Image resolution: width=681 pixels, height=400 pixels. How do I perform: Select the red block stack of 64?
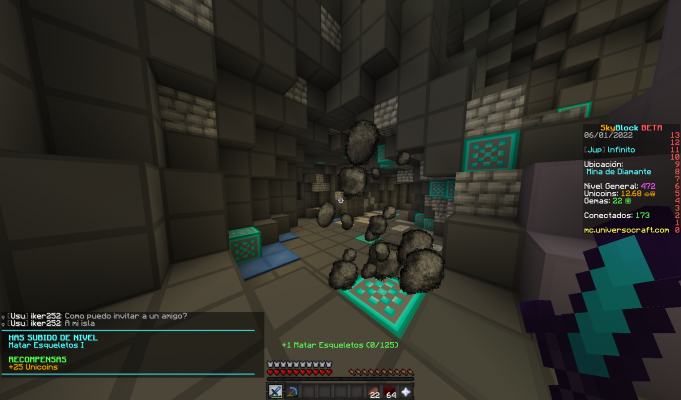[x=390, y=391]
